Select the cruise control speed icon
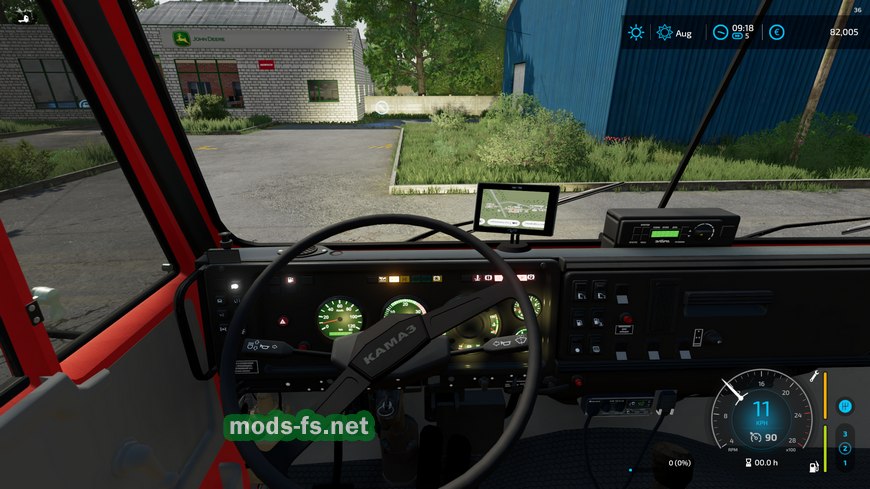The image size is (870, 489). pyautogui.click(x=756, y=437)
